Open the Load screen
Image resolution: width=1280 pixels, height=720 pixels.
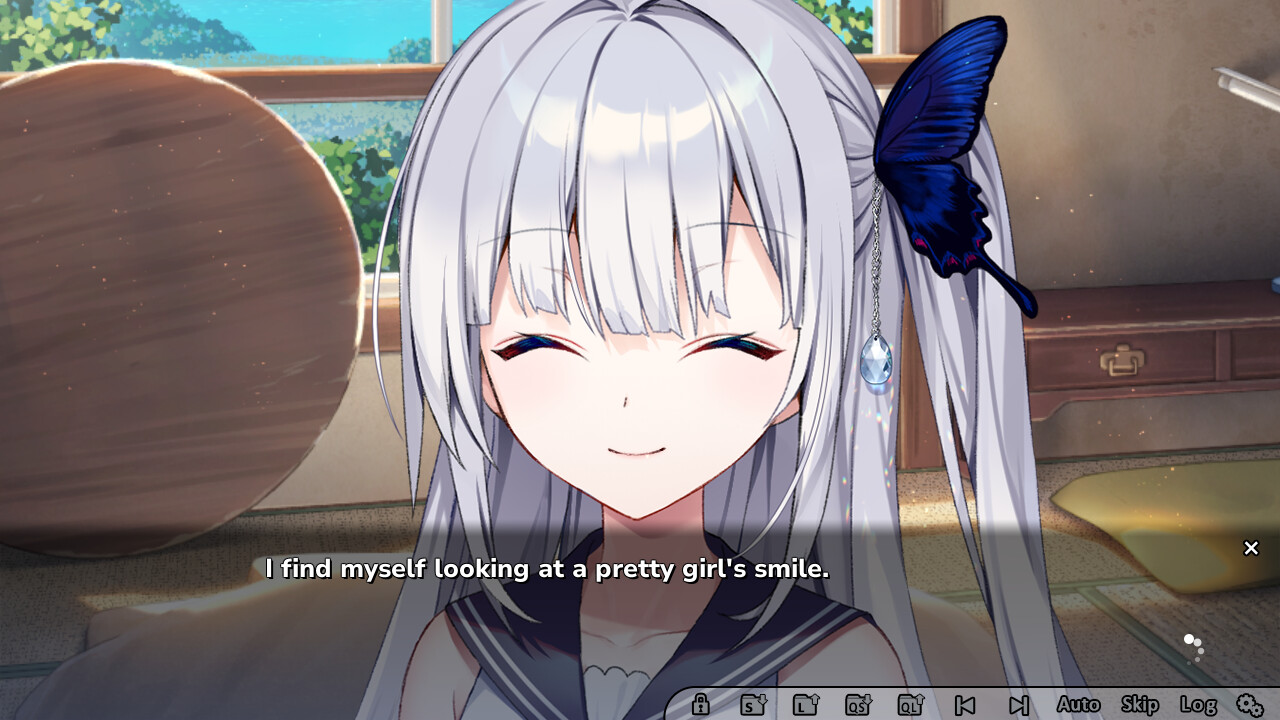805,705
